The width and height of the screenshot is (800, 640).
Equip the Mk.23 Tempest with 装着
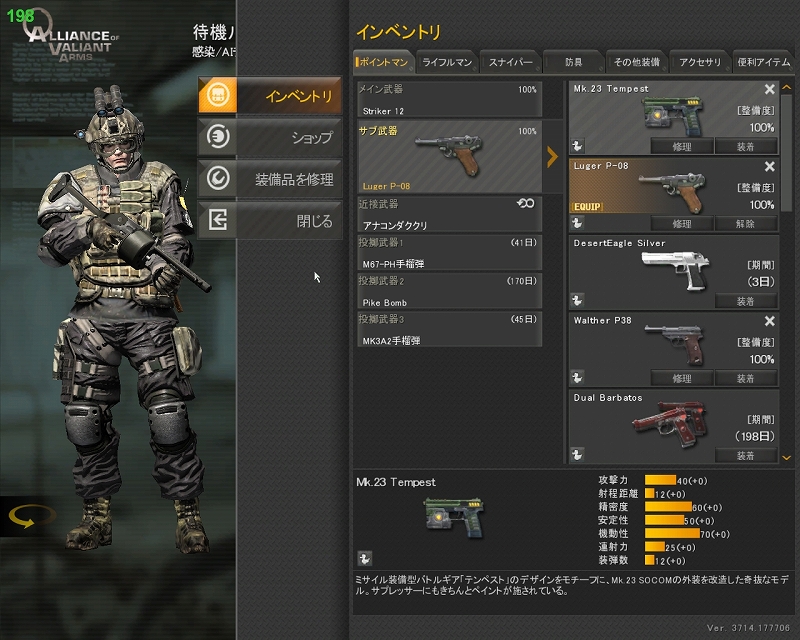pyautogui.click(x=746, y=146)
